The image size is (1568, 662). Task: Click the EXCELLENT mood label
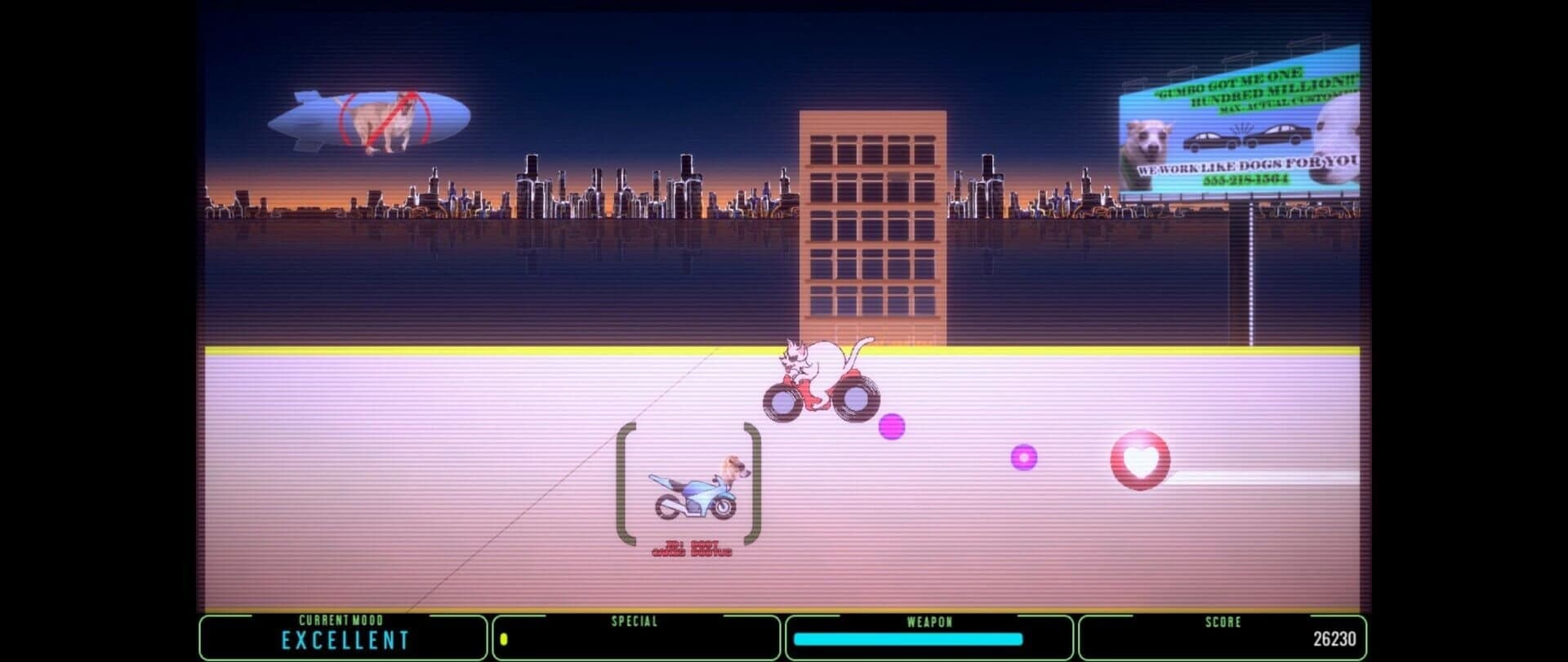pos(343,642)
